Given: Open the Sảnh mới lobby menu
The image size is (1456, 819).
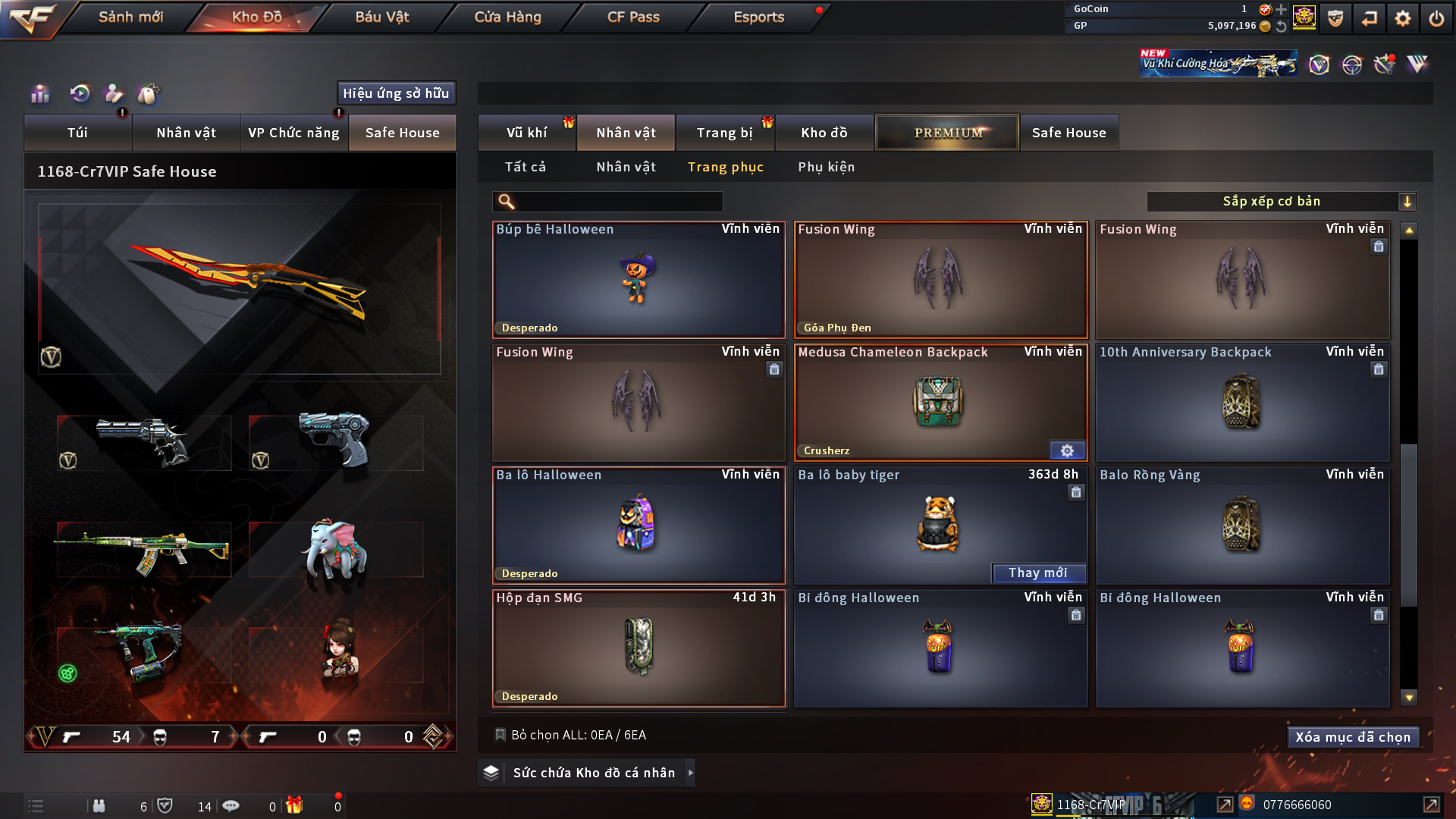Looking at the screenshot, I should [x=130, y=17].
